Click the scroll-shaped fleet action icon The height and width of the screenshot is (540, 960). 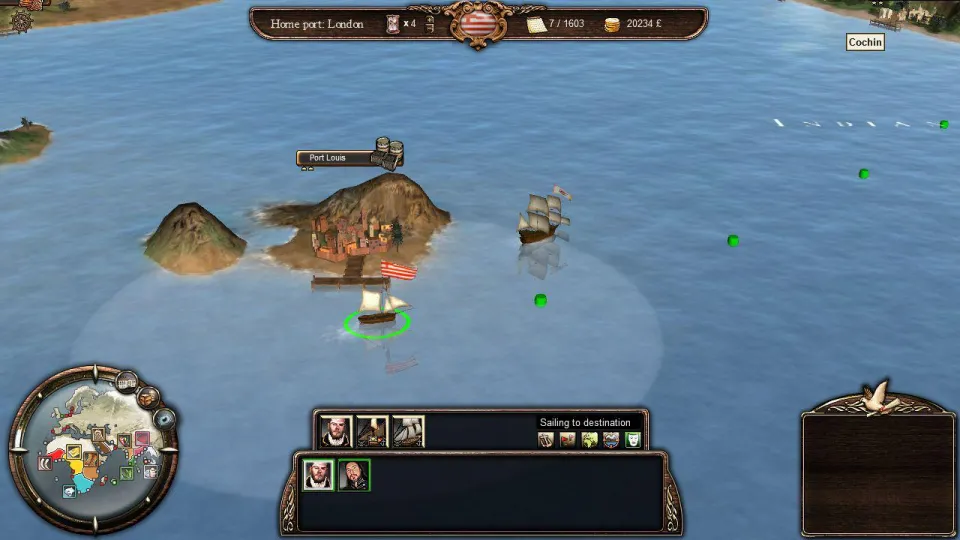coord(546,440)
